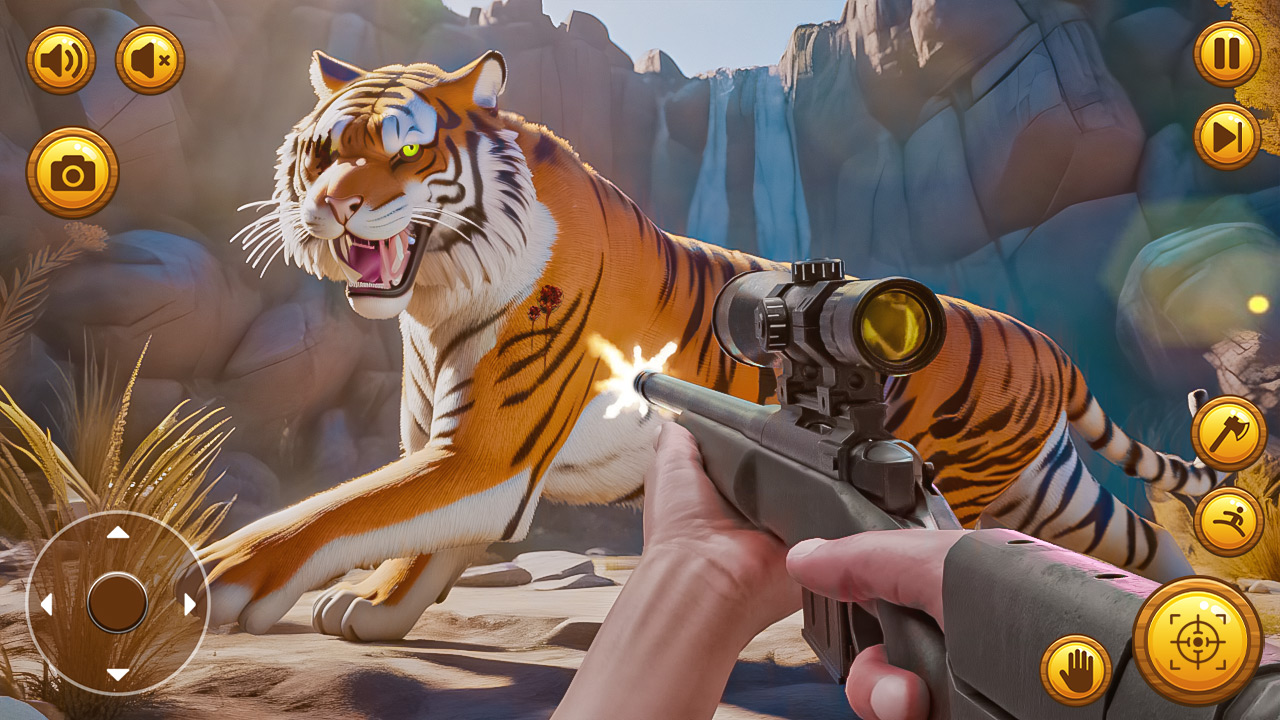Select the camera screenshot tool
The width and height of the screenshot is (1280, 720).
click(72, 168)
